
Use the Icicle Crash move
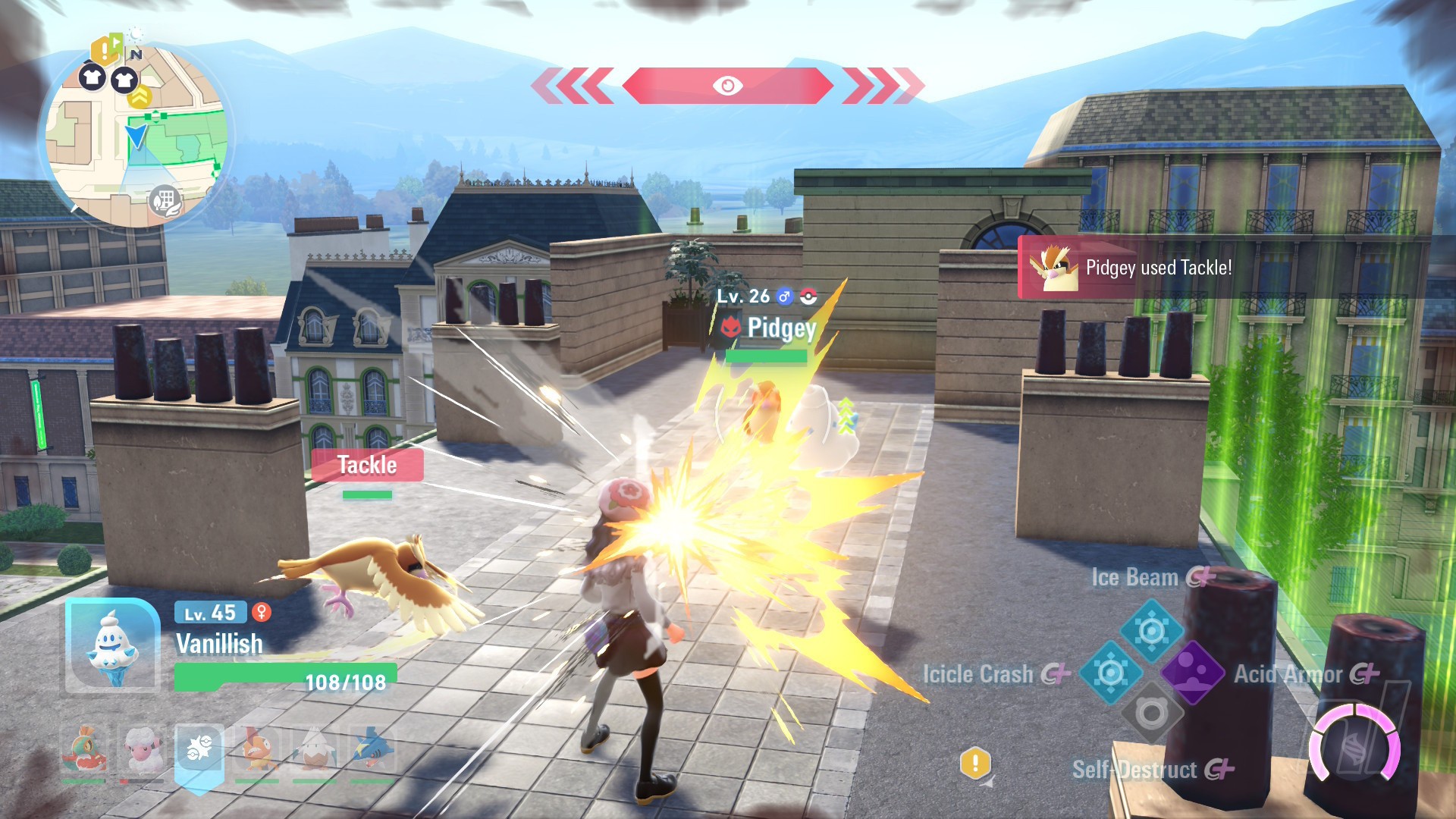pos(1110,673)
